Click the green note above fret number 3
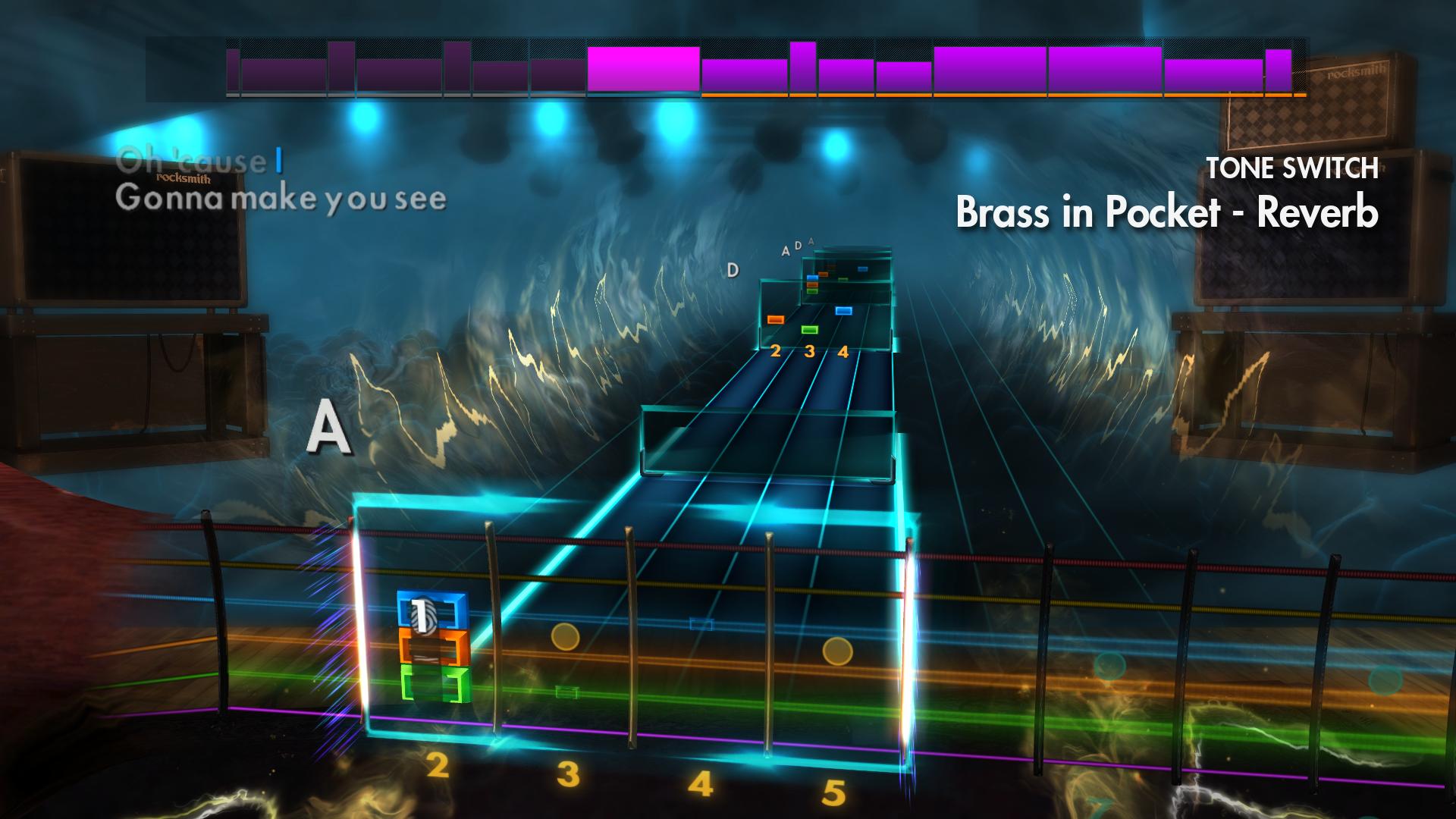The width and height of the screenshot is (1456, 819). pos(809,330)
